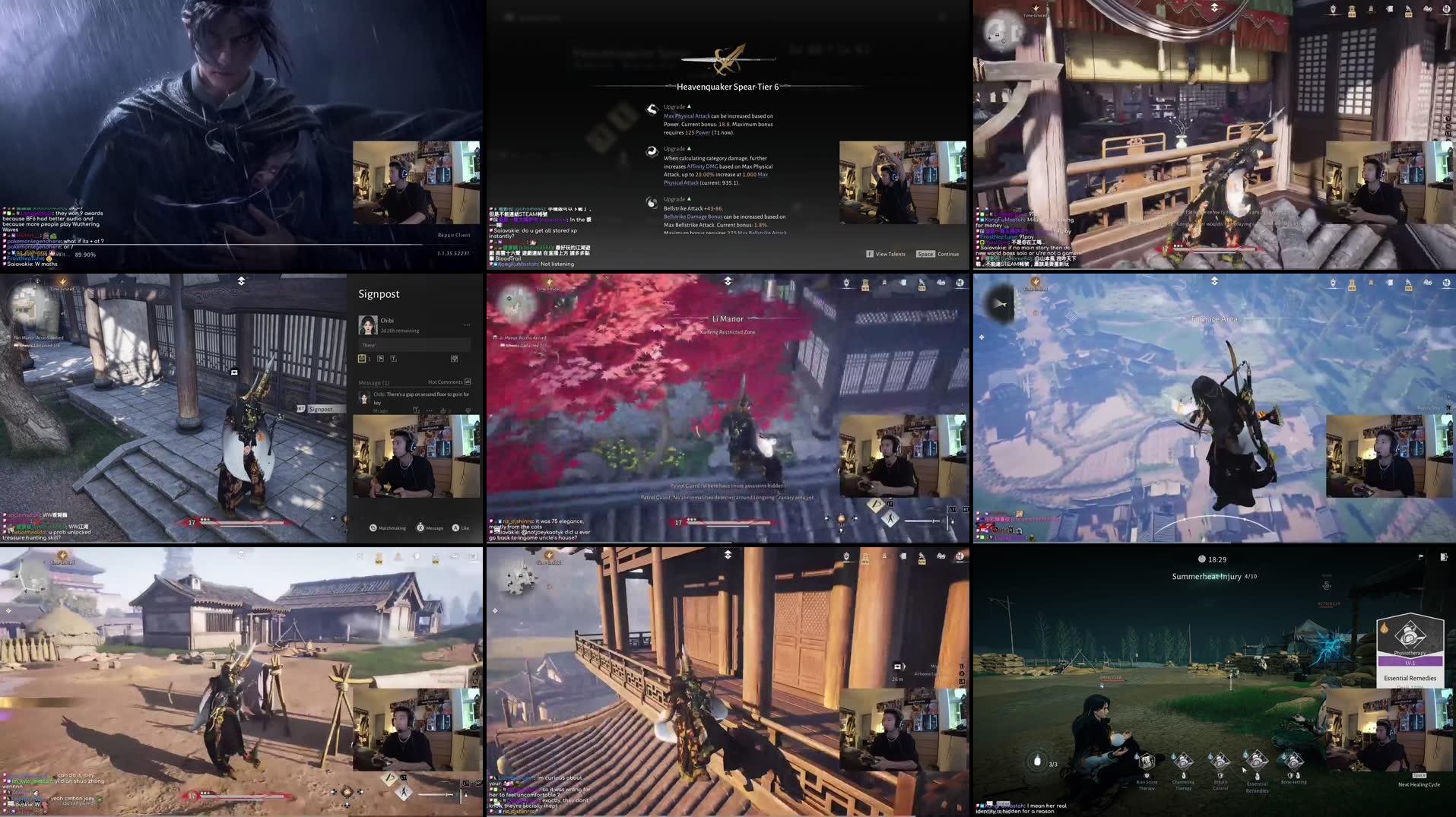
Task: Open the options menu on Chibi's post
Action: coord(468,325)
